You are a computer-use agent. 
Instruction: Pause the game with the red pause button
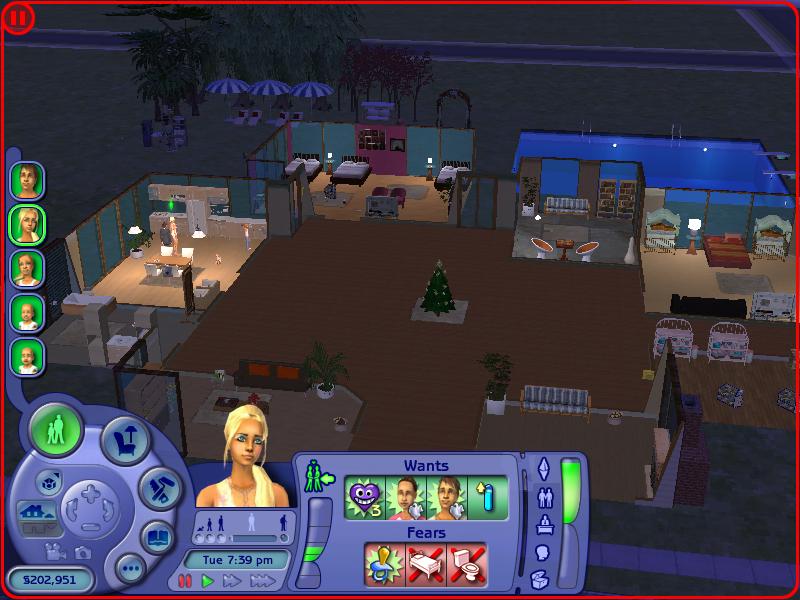(x=185, y=580)
